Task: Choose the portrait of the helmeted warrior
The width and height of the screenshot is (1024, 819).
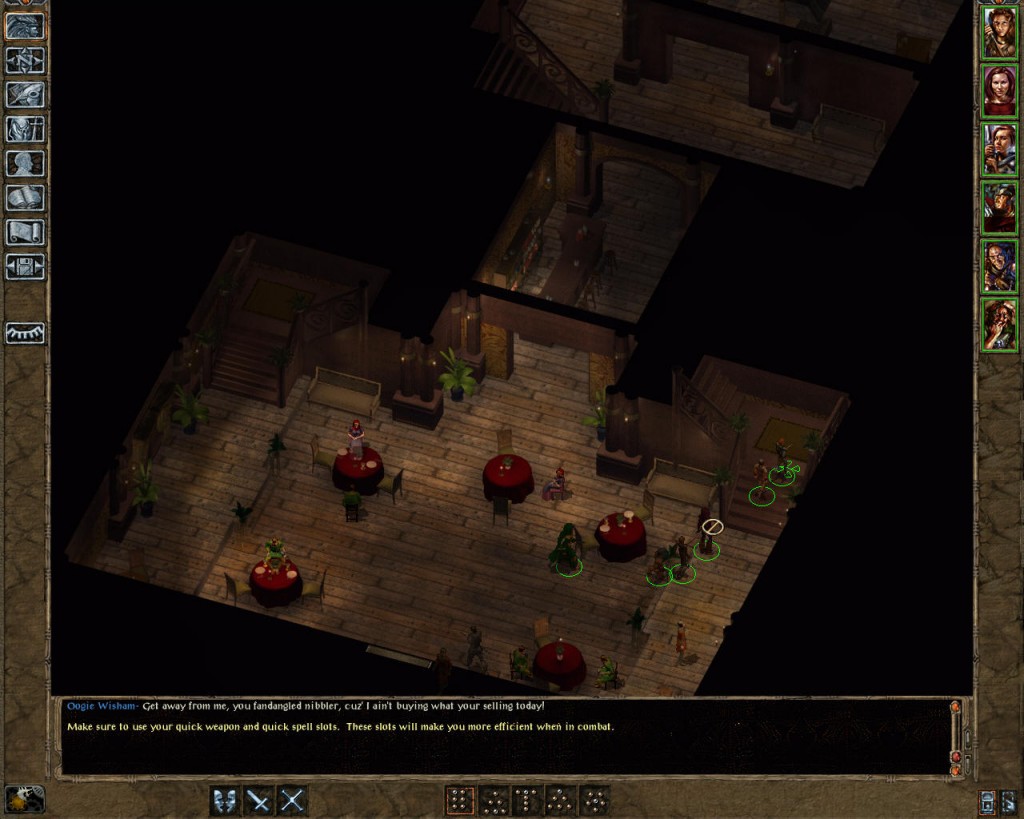Action: click(999, 208)
